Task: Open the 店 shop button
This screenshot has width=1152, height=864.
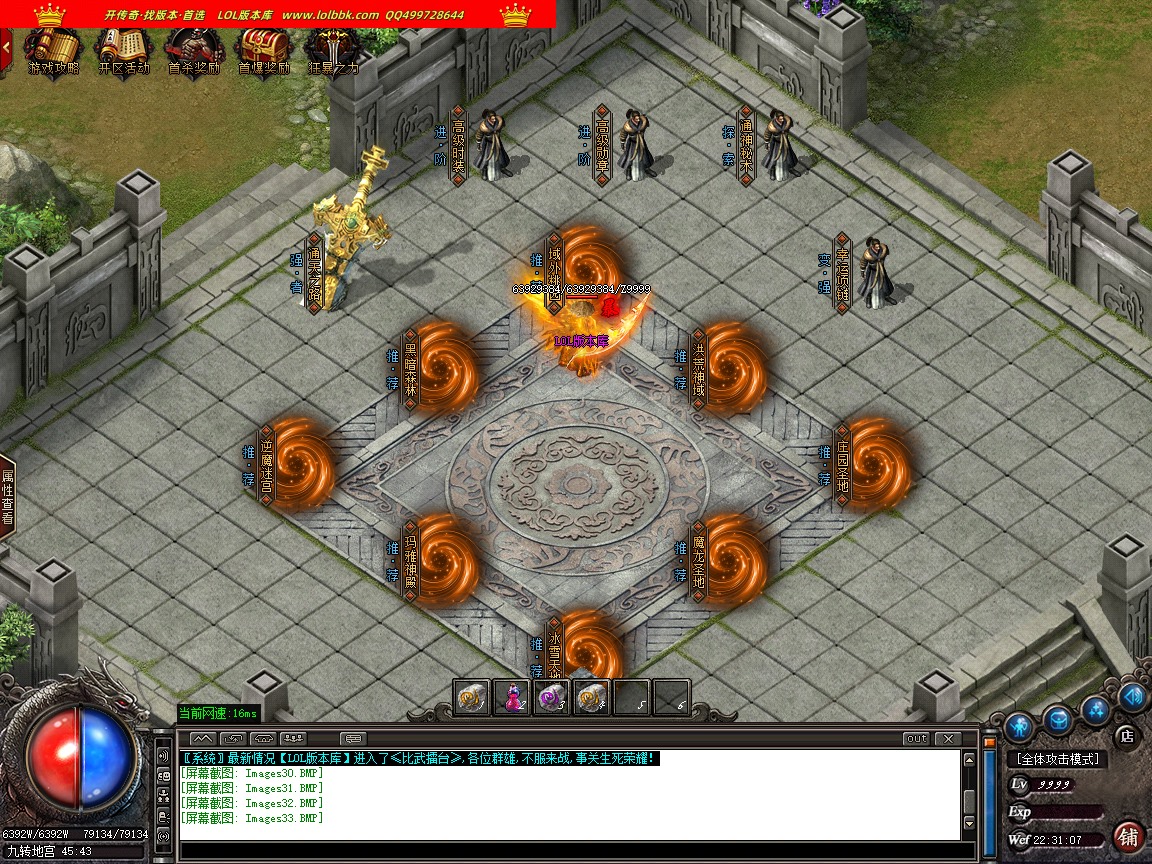Action: 1126,736
